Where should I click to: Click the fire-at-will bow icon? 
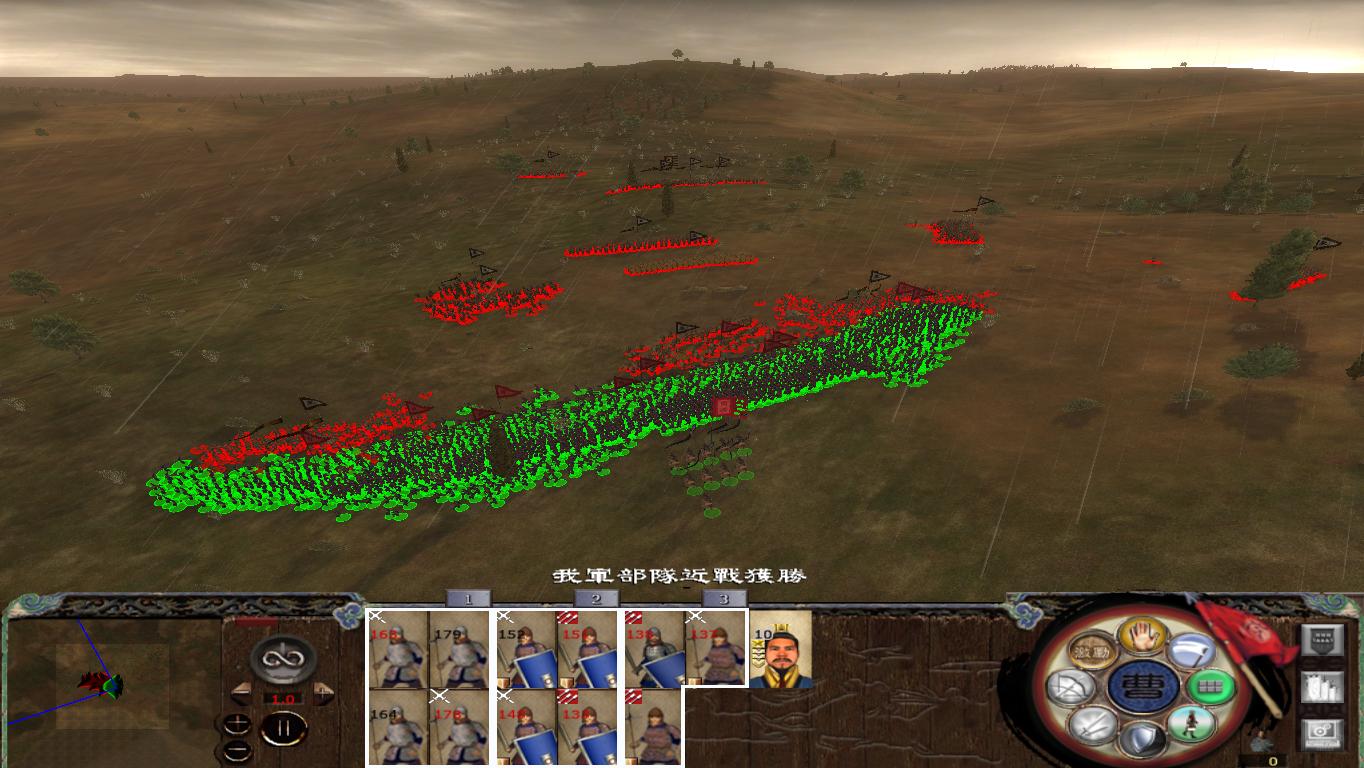(x=1071, y=687)
